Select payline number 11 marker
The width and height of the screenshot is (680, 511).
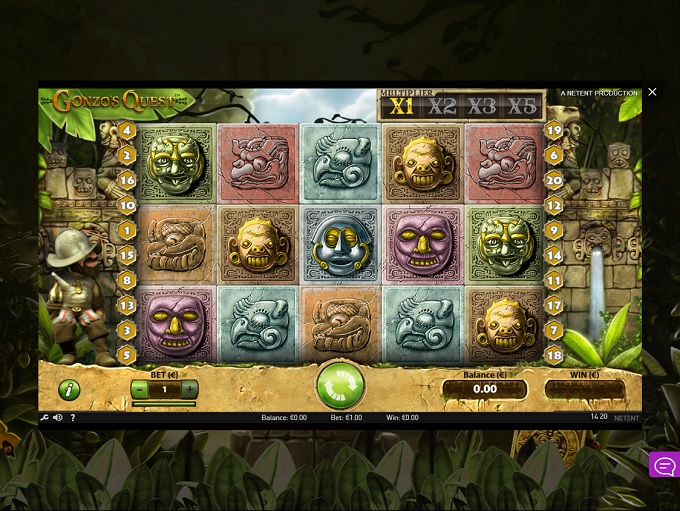click(554, 281)
